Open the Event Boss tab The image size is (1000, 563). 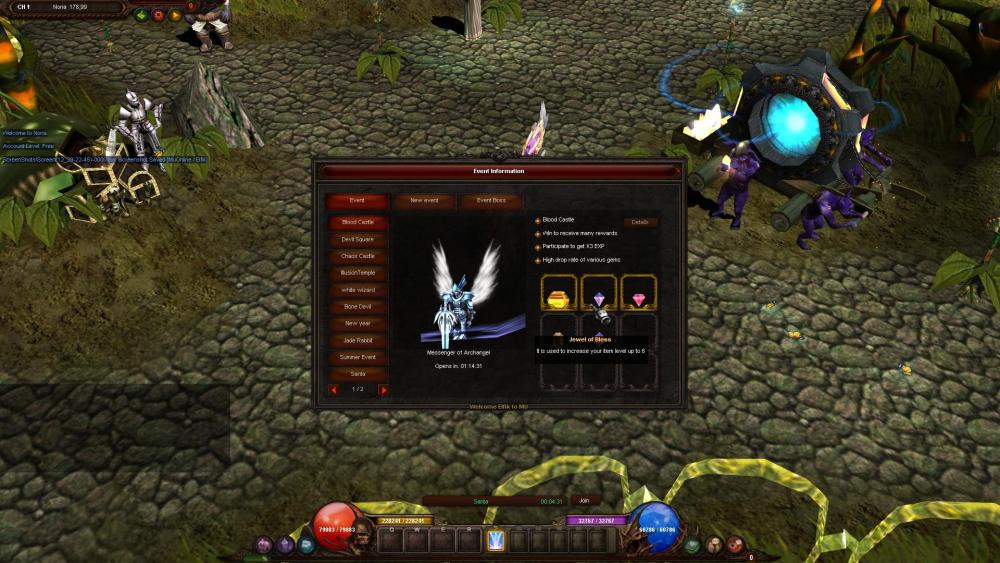pyautogui.click(x=491, y=201)
